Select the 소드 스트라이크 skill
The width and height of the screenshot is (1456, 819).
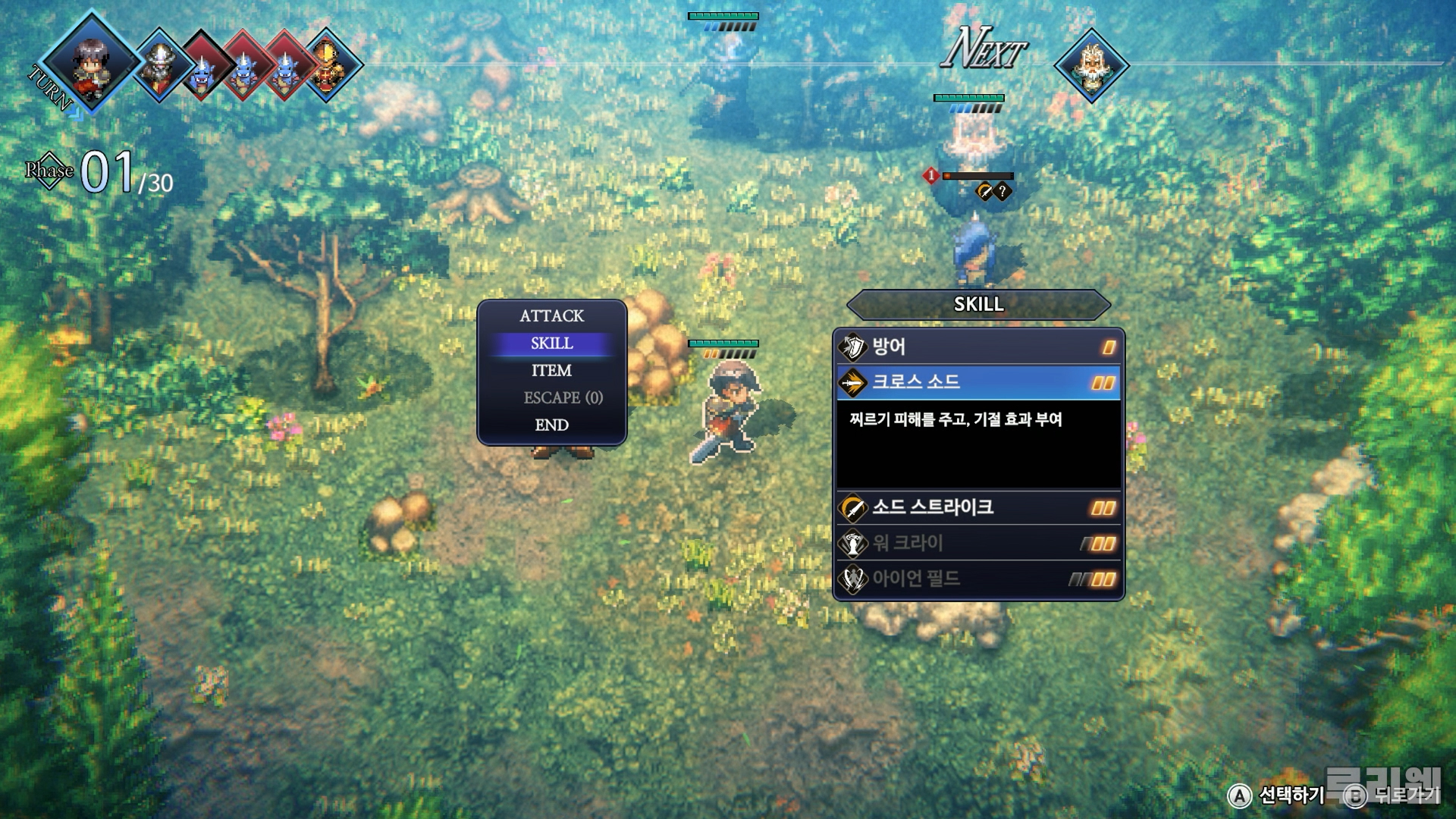977,507
